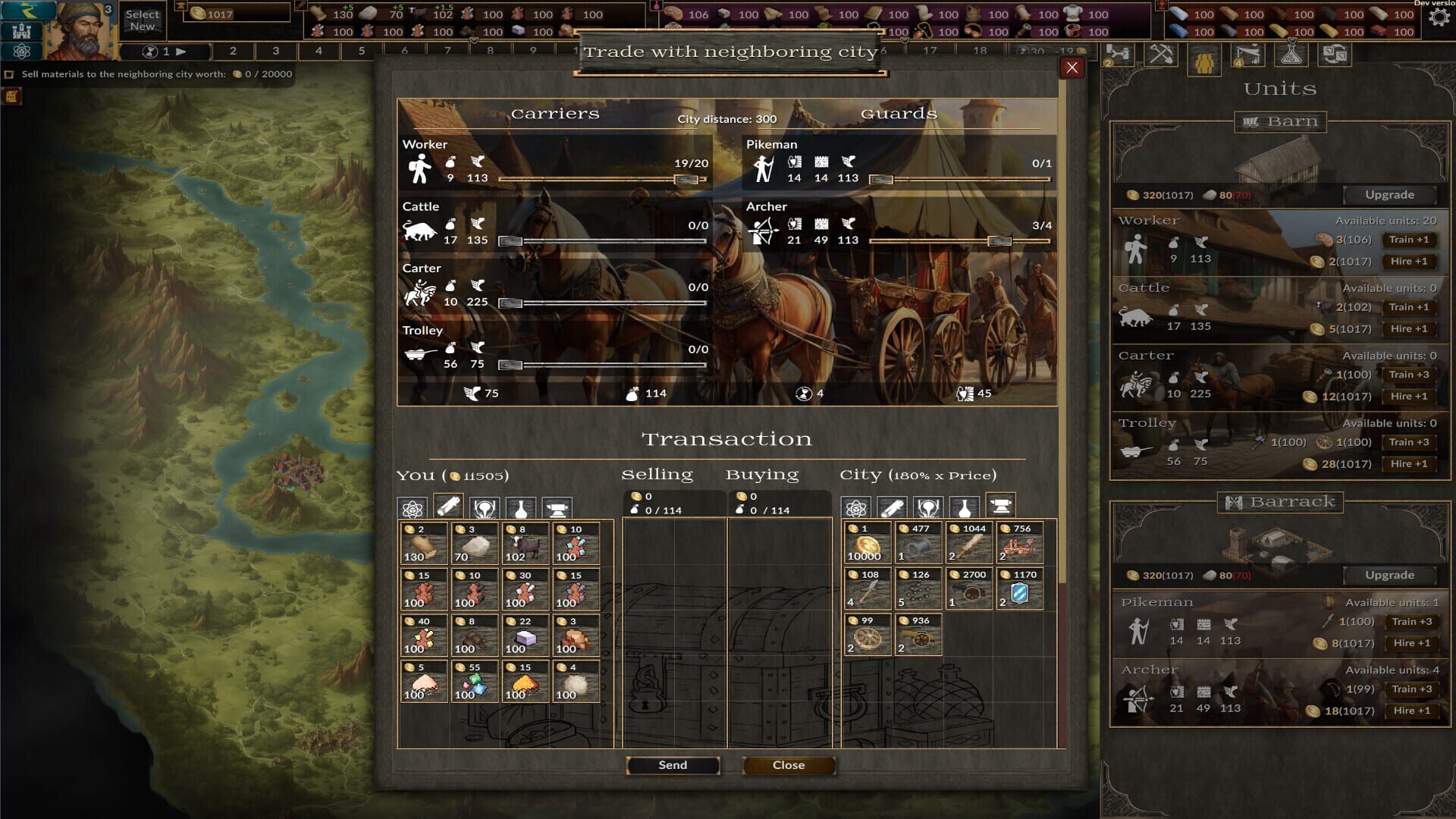
Task: Expand the turn counter arrow next to turn 1
Action: [x=182, y=52]
